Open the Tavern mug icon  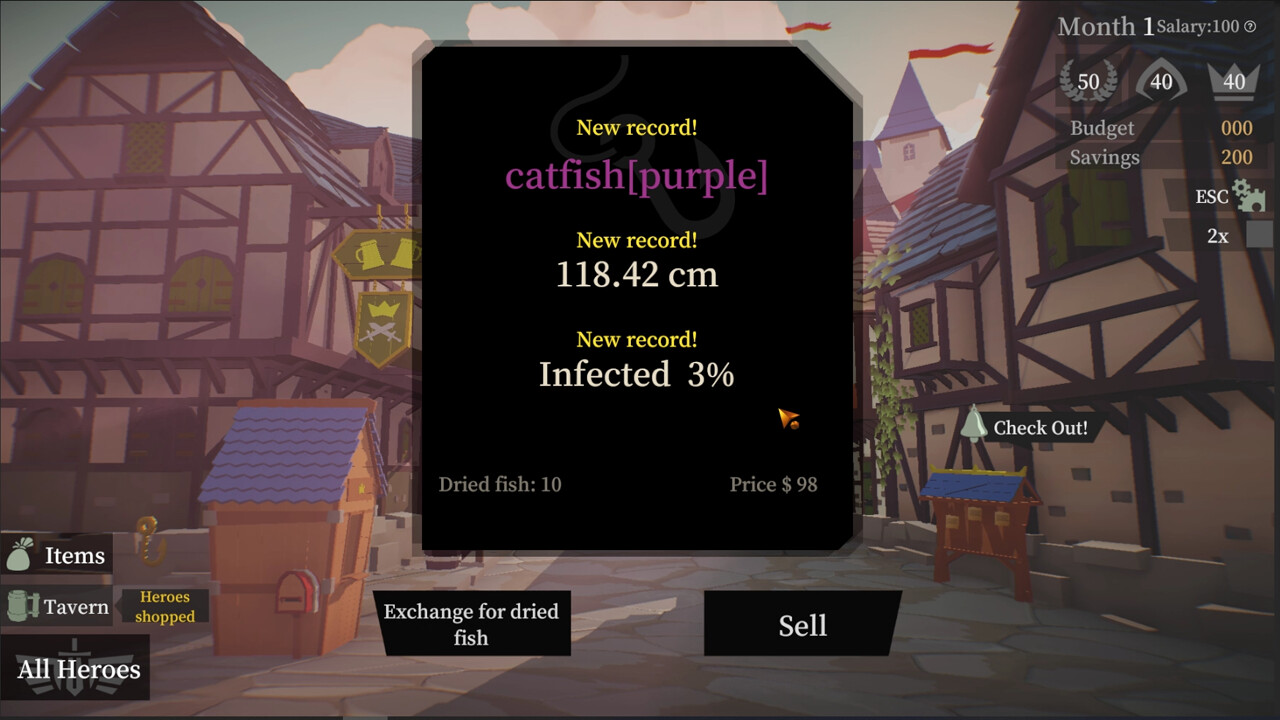pos(20,606)
